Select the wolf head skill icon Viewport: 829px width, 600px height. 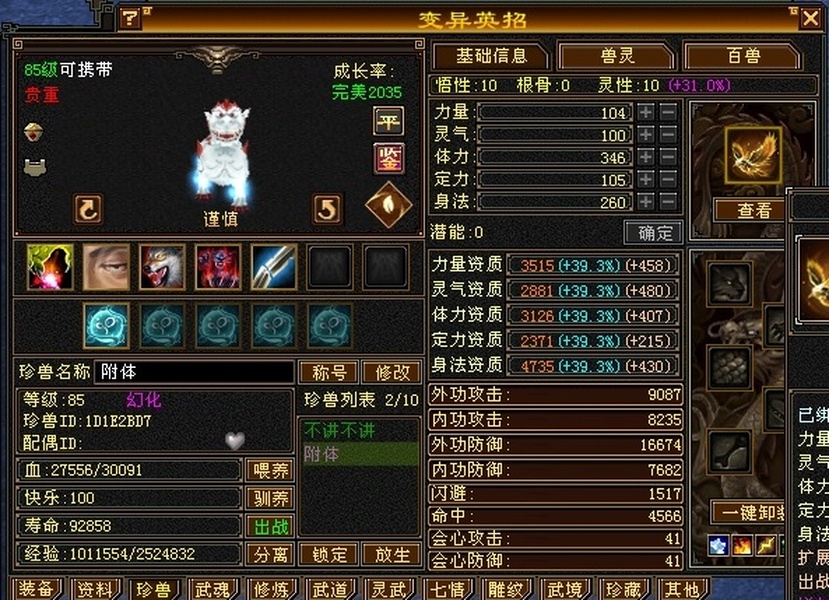coord(162,268)
